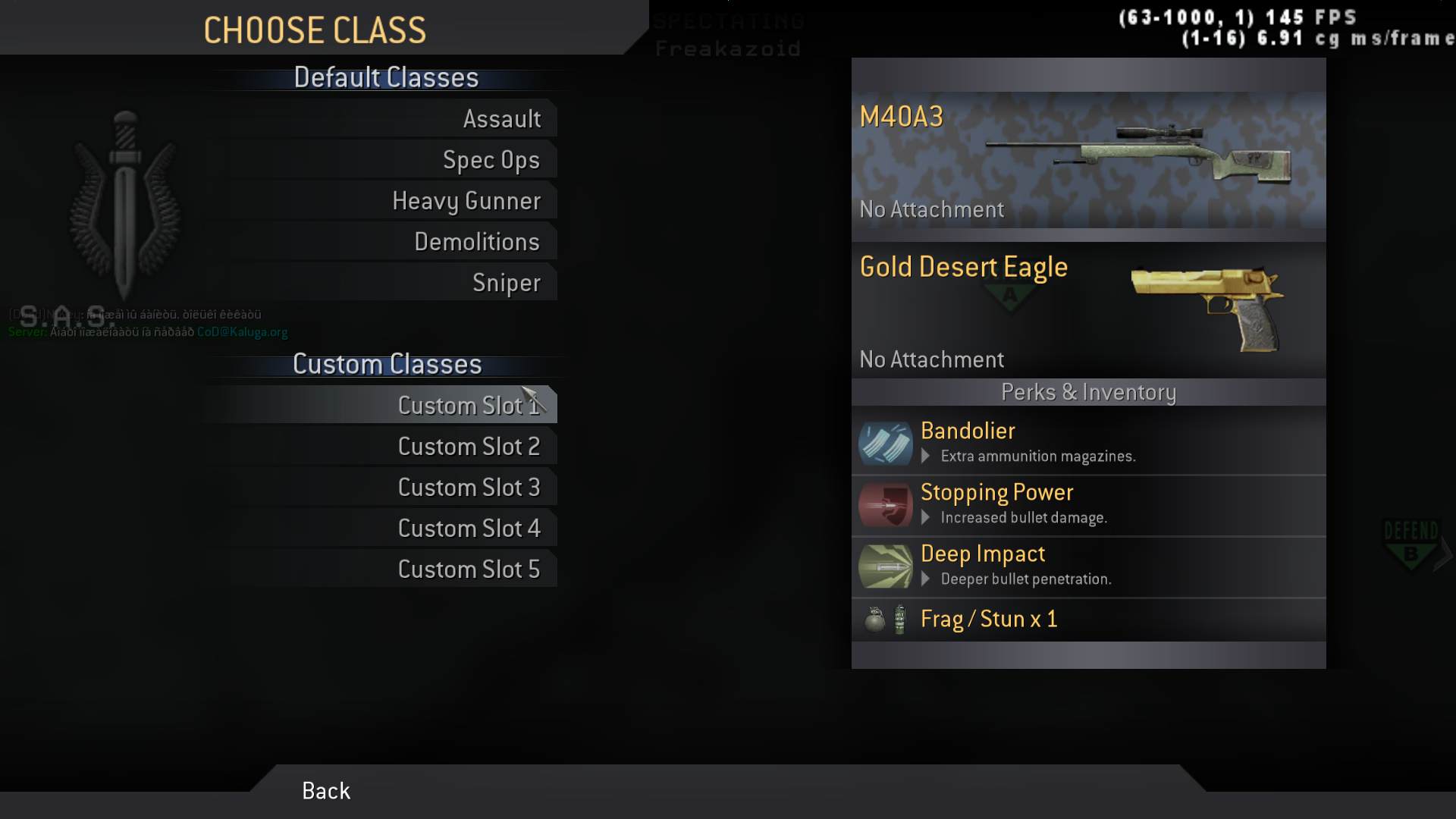Select the Demolitions class

point(476,242)
